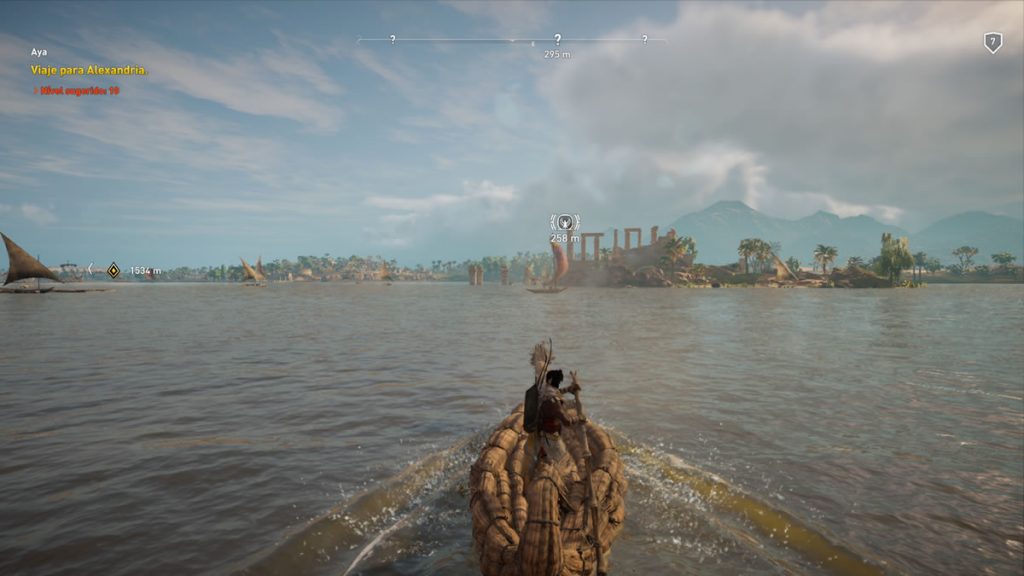Select the Viaje para Alexandria quest tracker
Viewport: 1024px width, 576px height.
coord(90,70)
